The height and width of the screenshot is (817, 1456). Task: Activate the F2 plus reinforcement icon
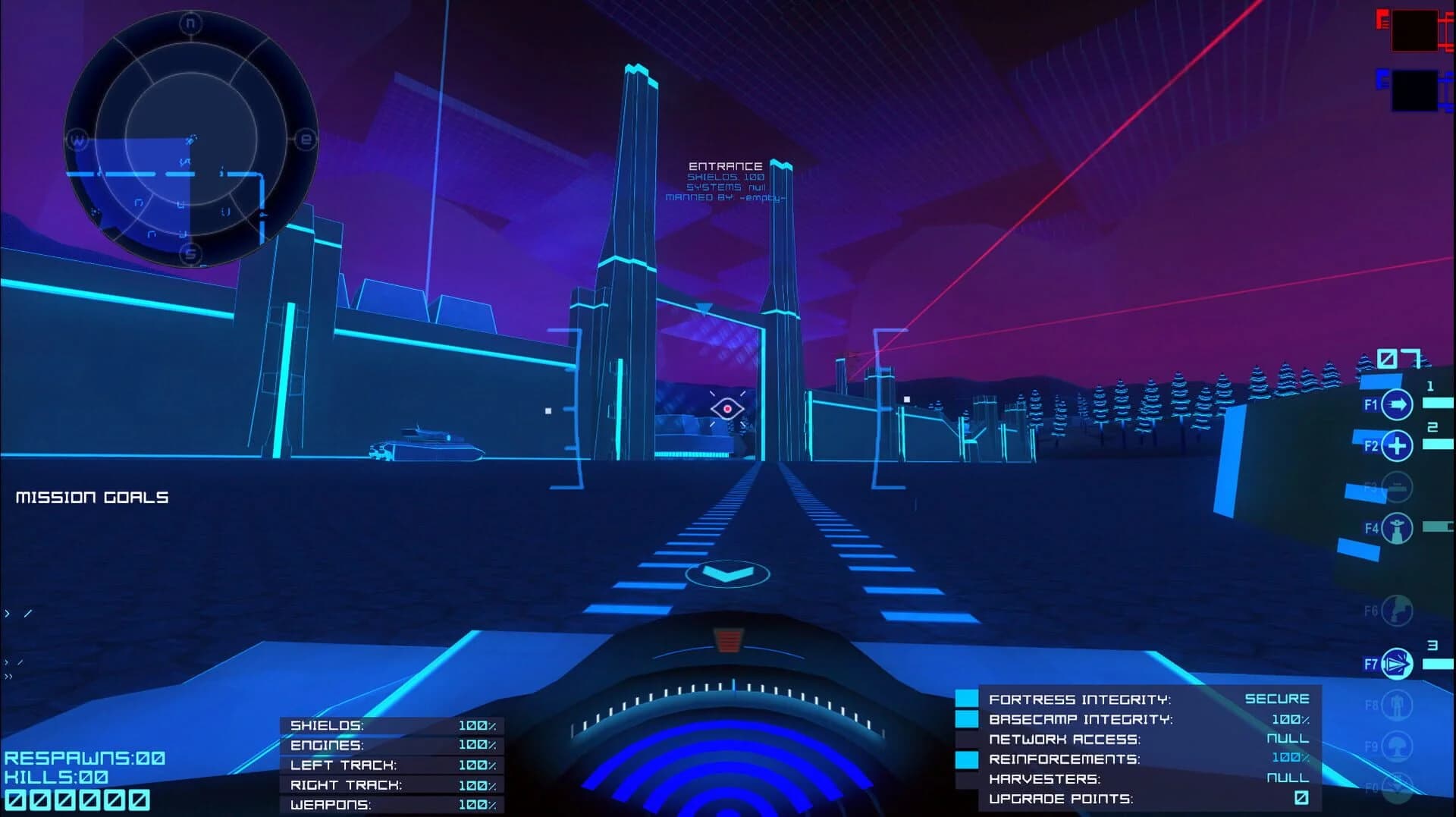click(1397, 445)
